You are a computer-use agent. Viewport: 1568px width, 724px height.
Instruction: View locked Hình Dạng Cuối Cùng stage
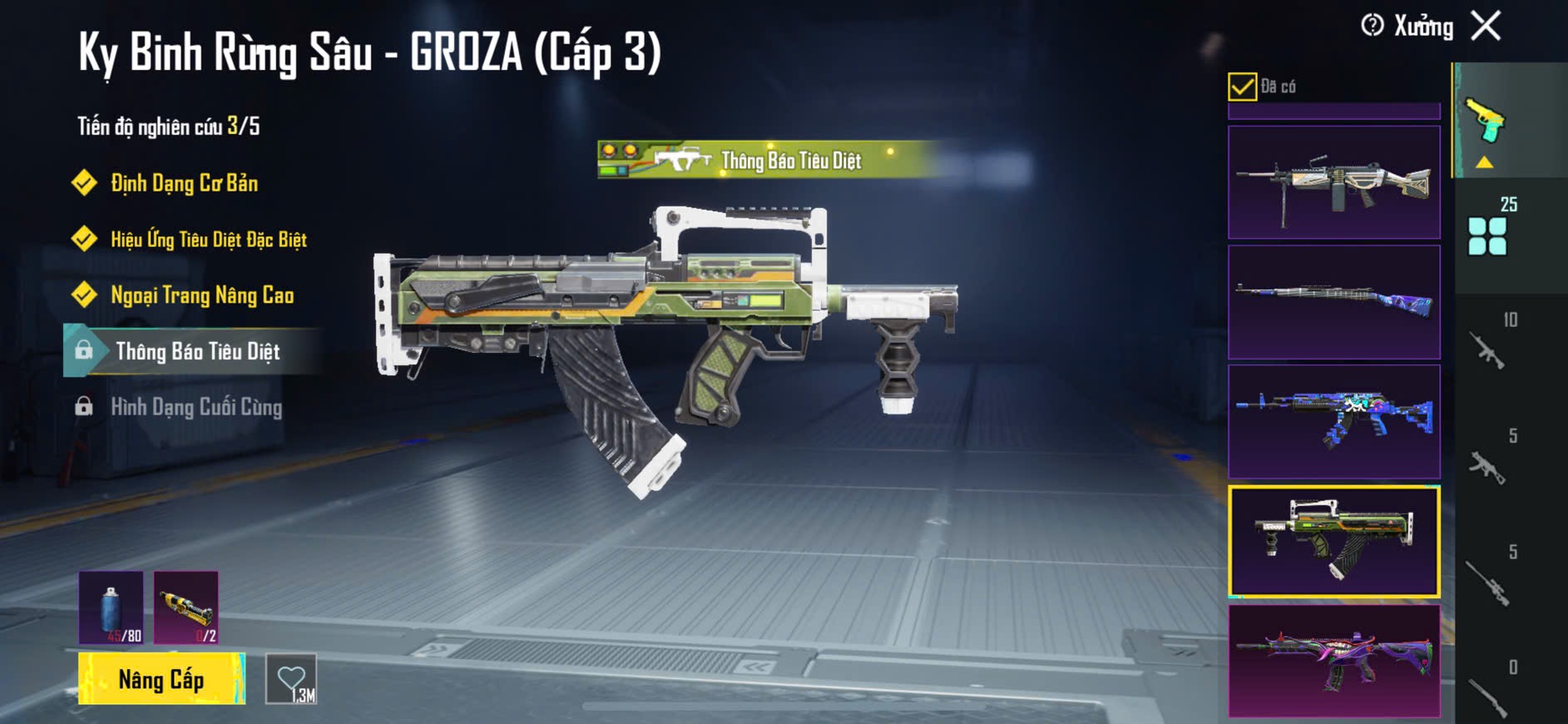[x=196, y=407]
